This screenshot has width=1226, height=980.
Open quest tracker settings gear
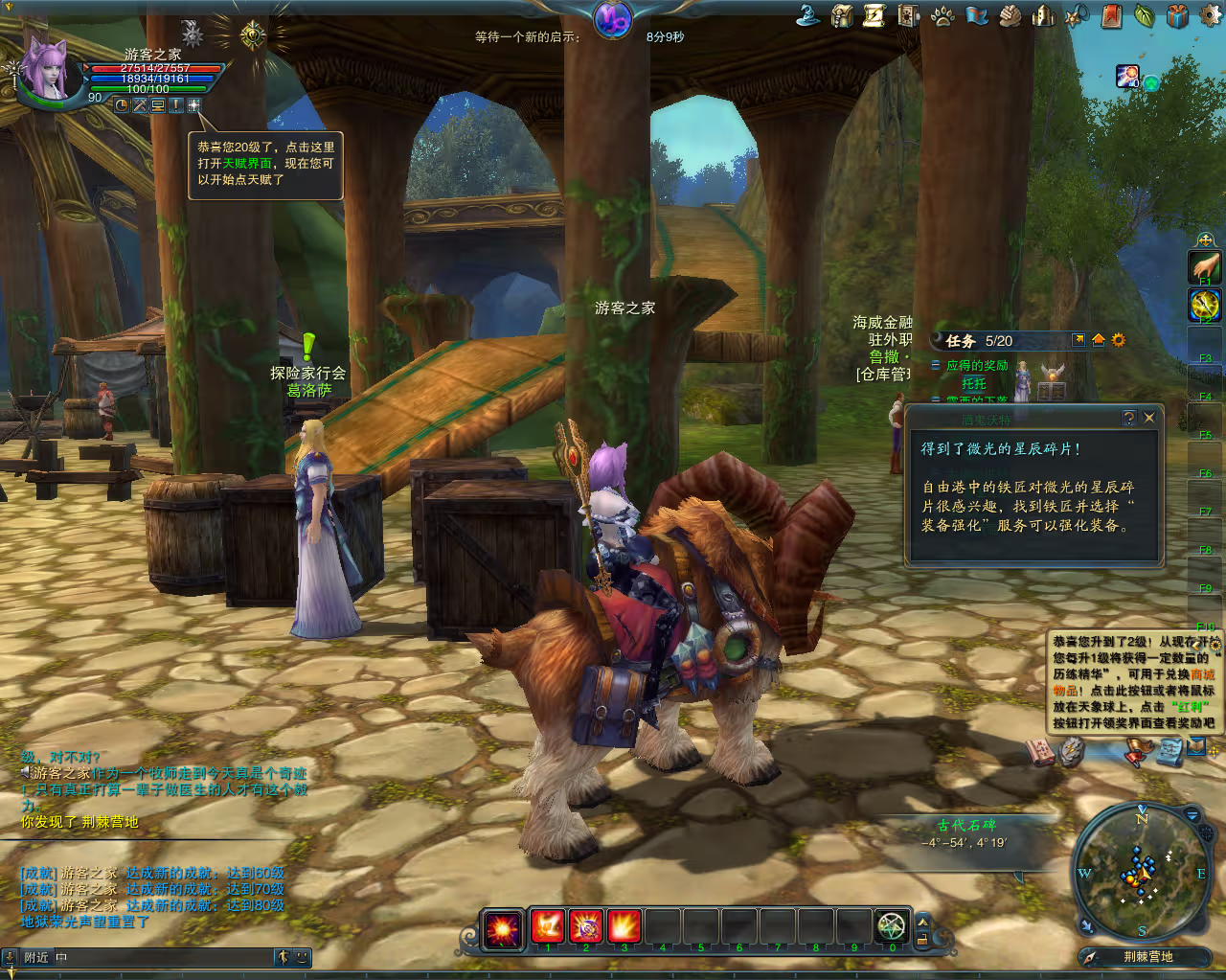[x=1118, y=340]
